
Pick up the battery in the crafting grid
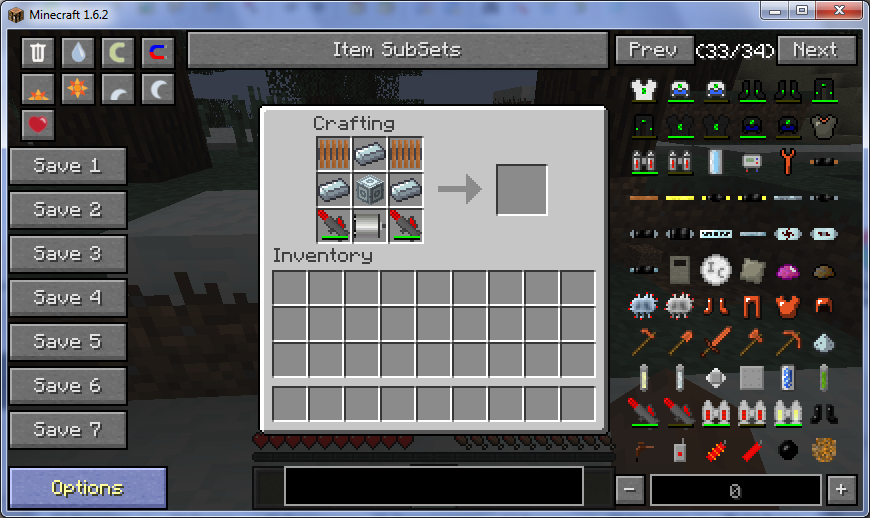coord(370,226)
